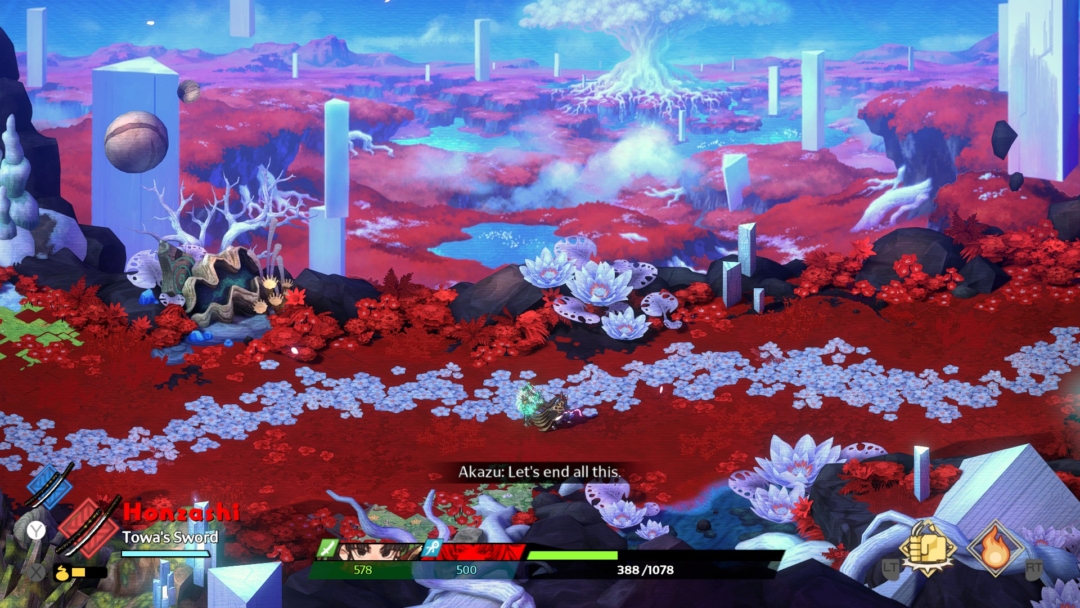Viewport: 1080px width, 608px height.
Task: Switch to the blue secondary sword icon
Action: pos(48,486)
